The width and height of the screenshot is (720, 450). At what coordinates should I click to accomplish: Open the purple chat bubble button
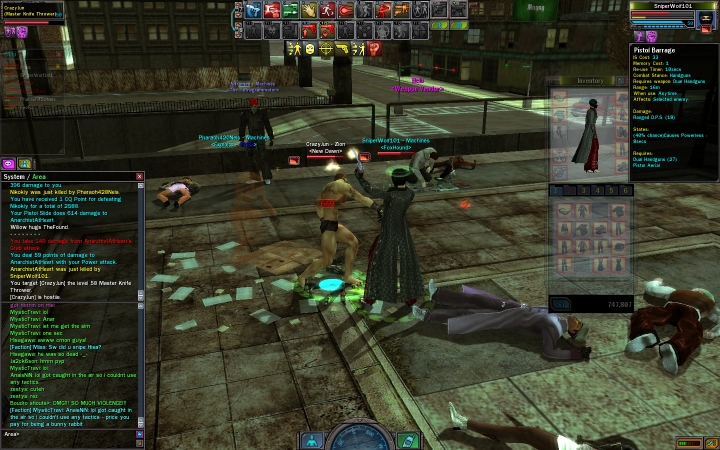coord(9,163)
